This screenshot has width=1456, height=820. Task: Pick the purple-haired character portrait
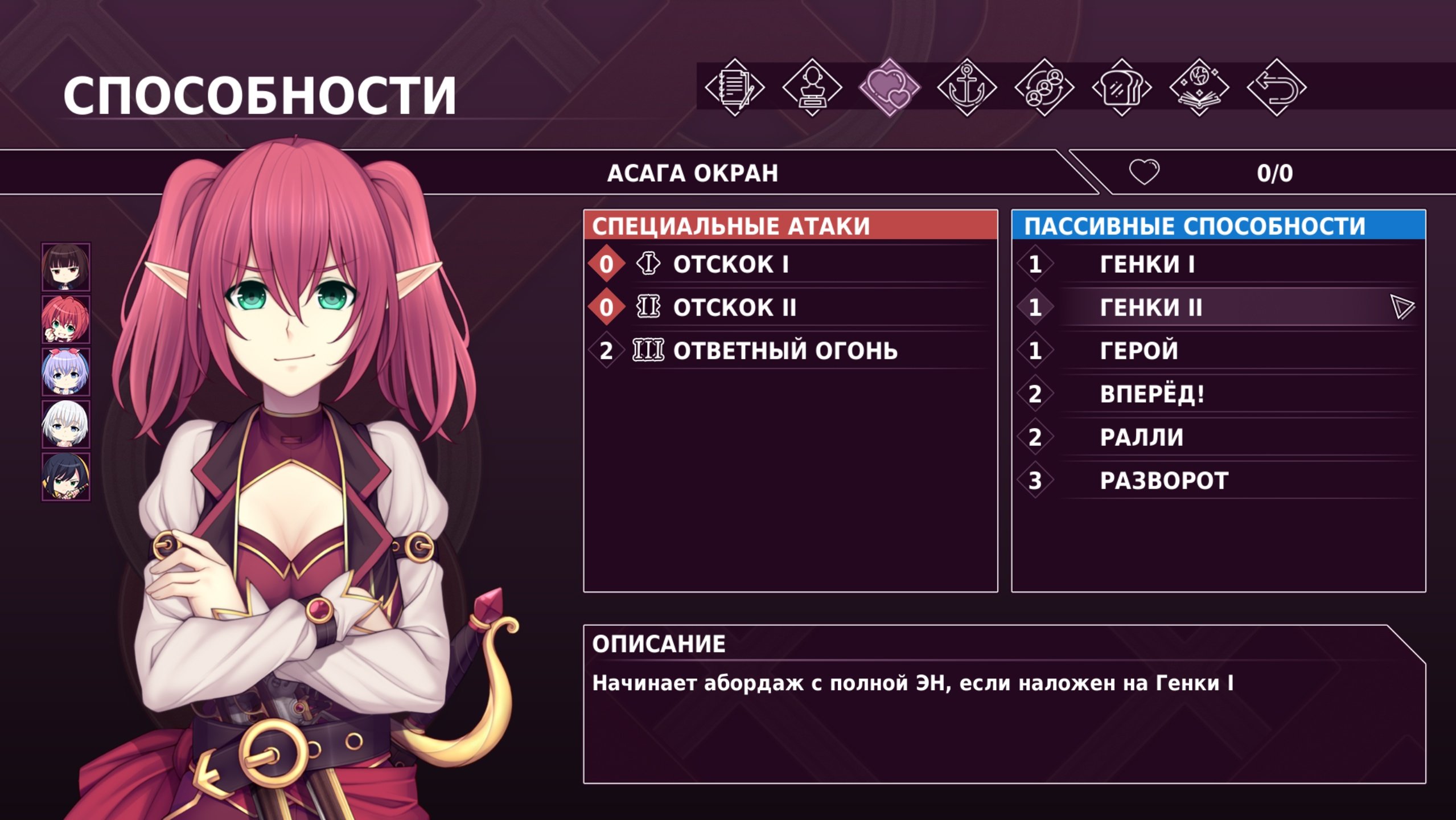(x=66, y=371)
